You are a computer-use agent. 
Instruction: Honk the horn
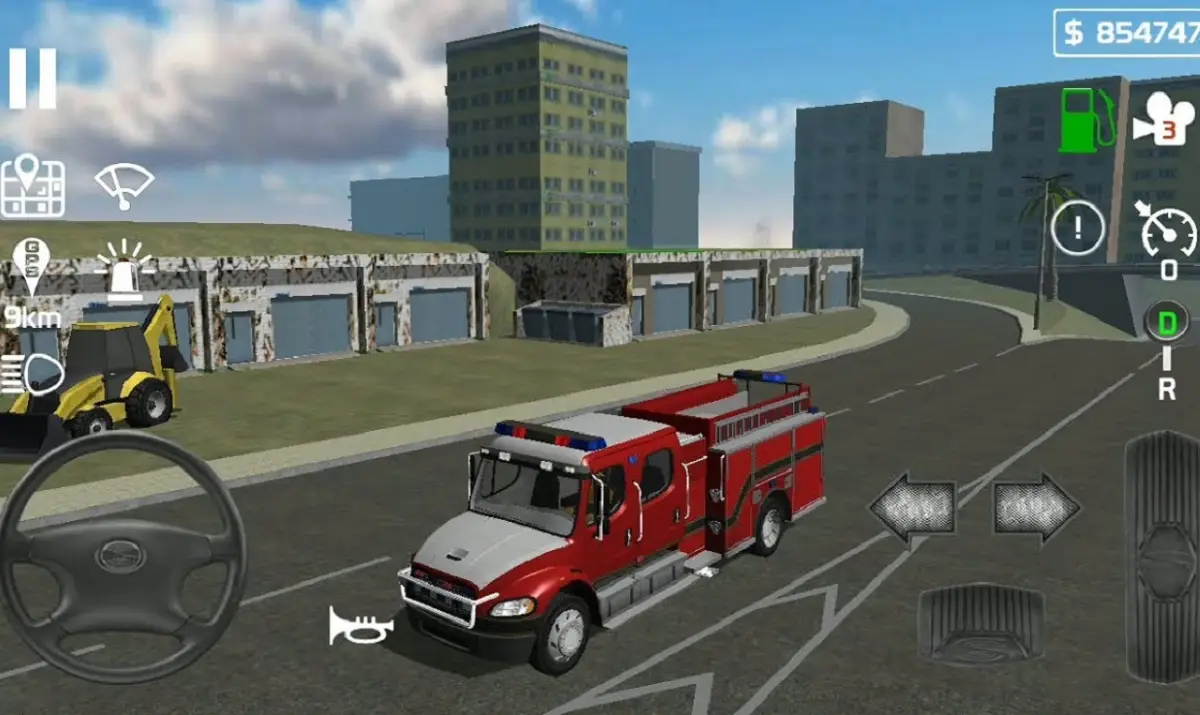click(x=360, y=627)
